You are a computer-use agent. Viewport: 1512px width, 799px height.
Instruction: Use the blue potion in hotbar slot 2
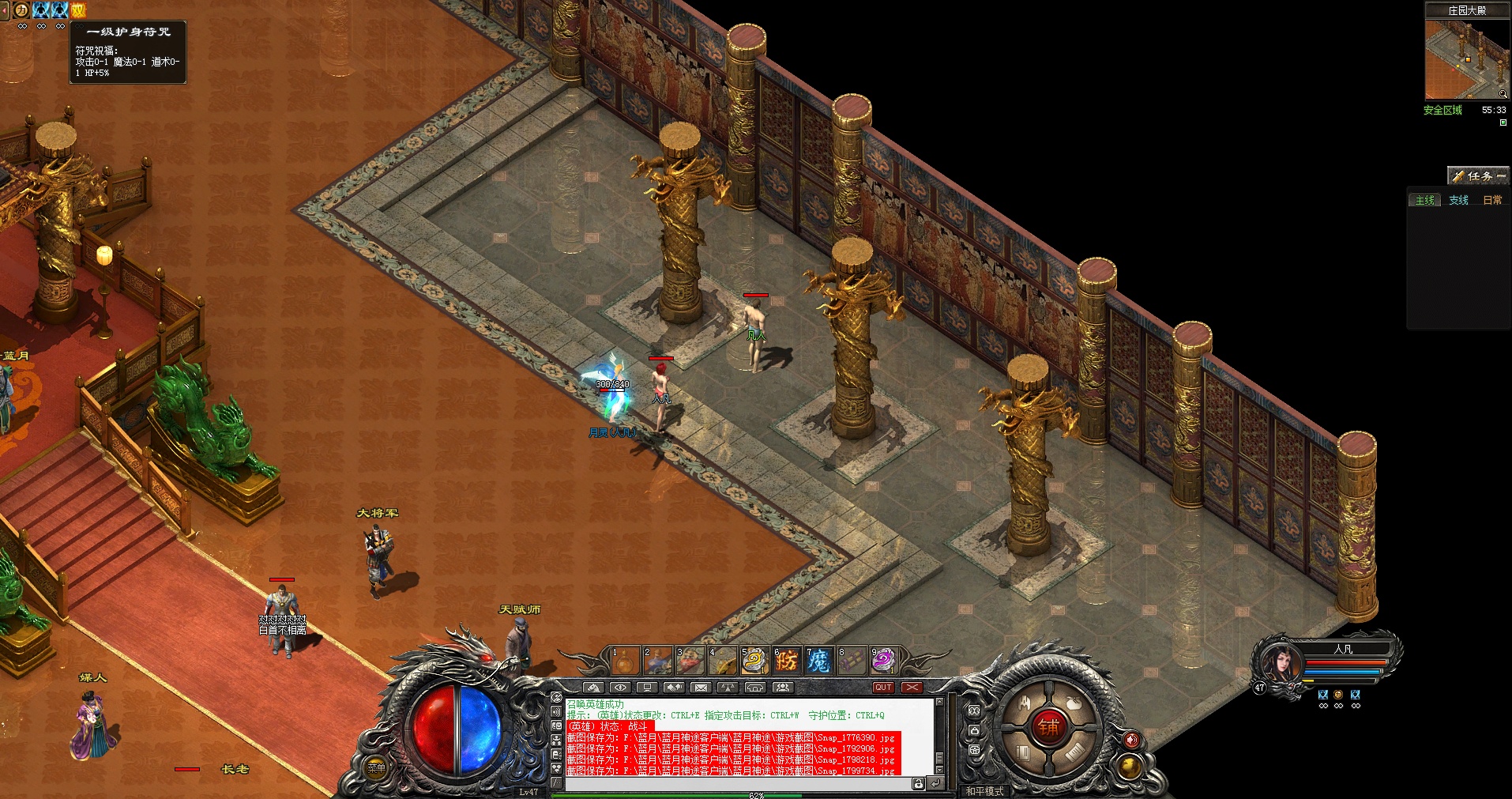click(x=657, y=661)
